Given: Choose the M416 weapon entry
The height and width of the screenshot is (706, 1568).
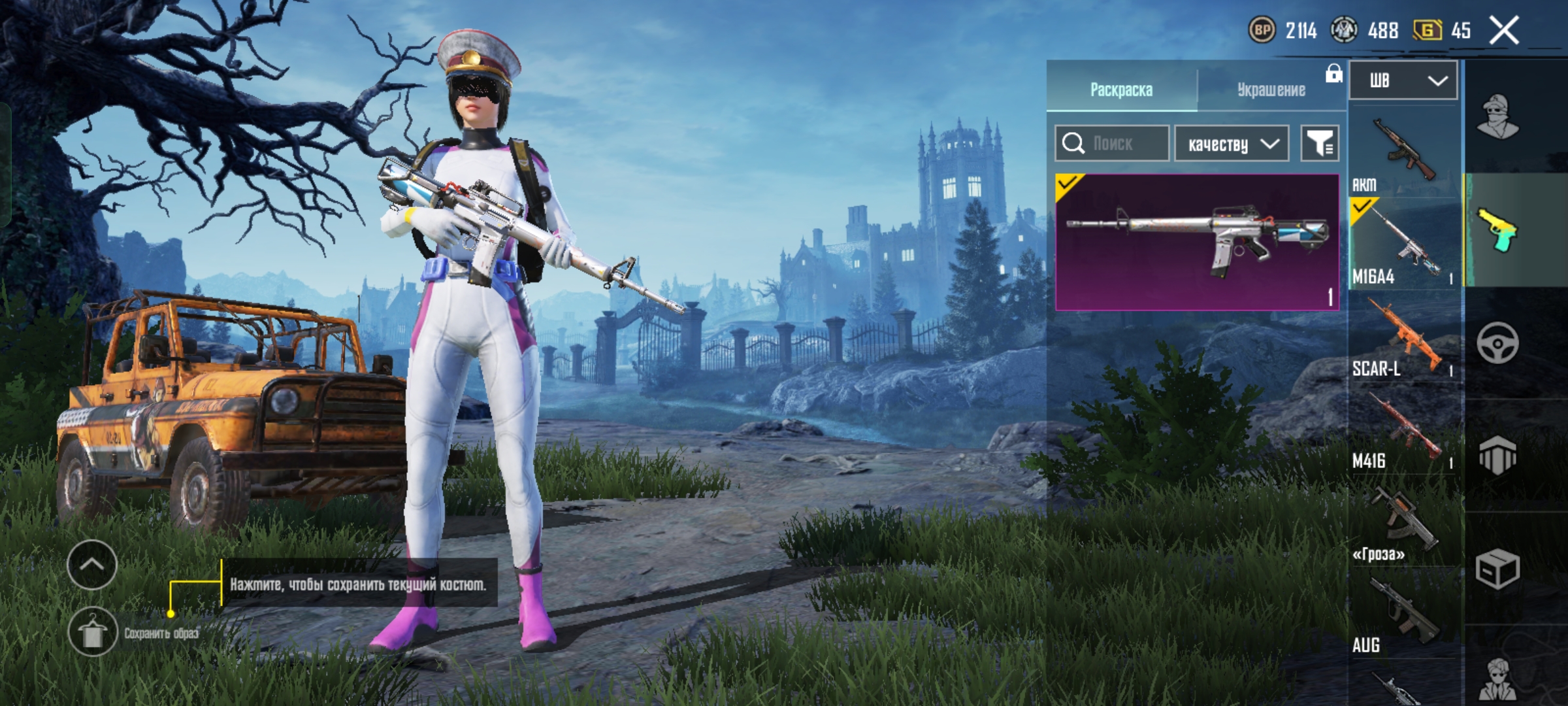Looking at the screenshot, I should (1403, 430).
